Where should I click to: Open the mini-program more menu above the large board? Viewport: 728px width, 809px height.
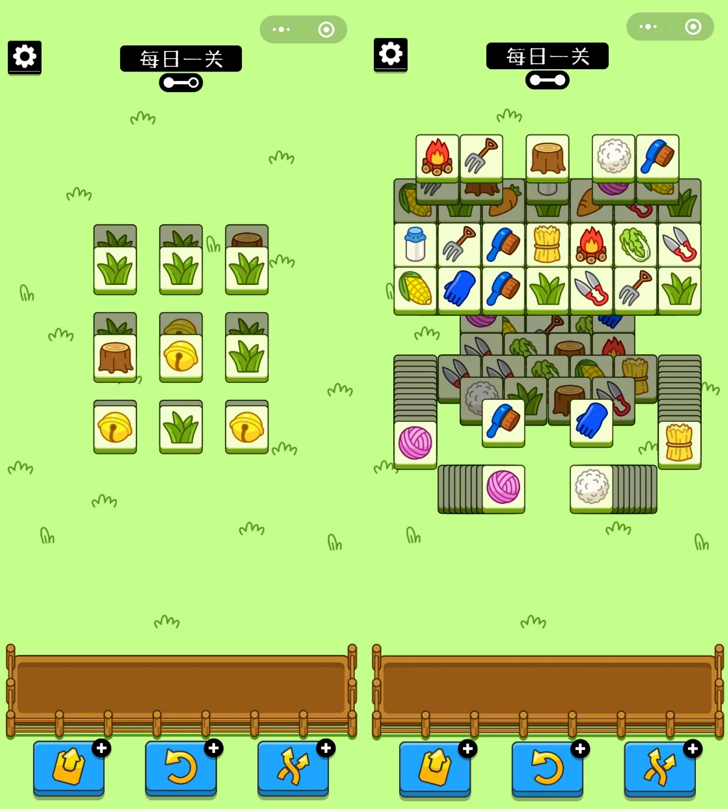tap(648, 27)
